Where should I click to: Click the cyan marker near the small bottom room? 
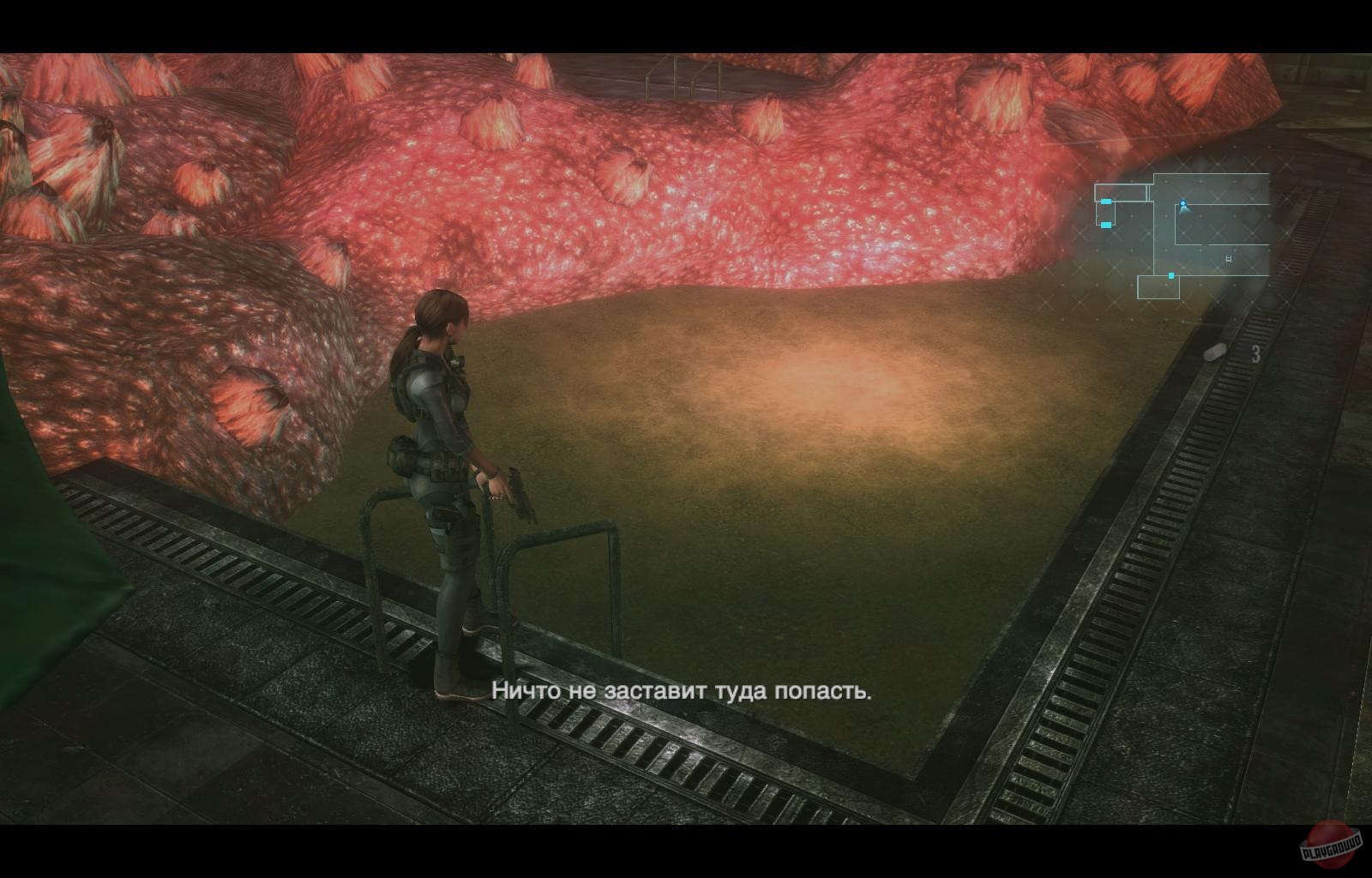[1170, 275]
